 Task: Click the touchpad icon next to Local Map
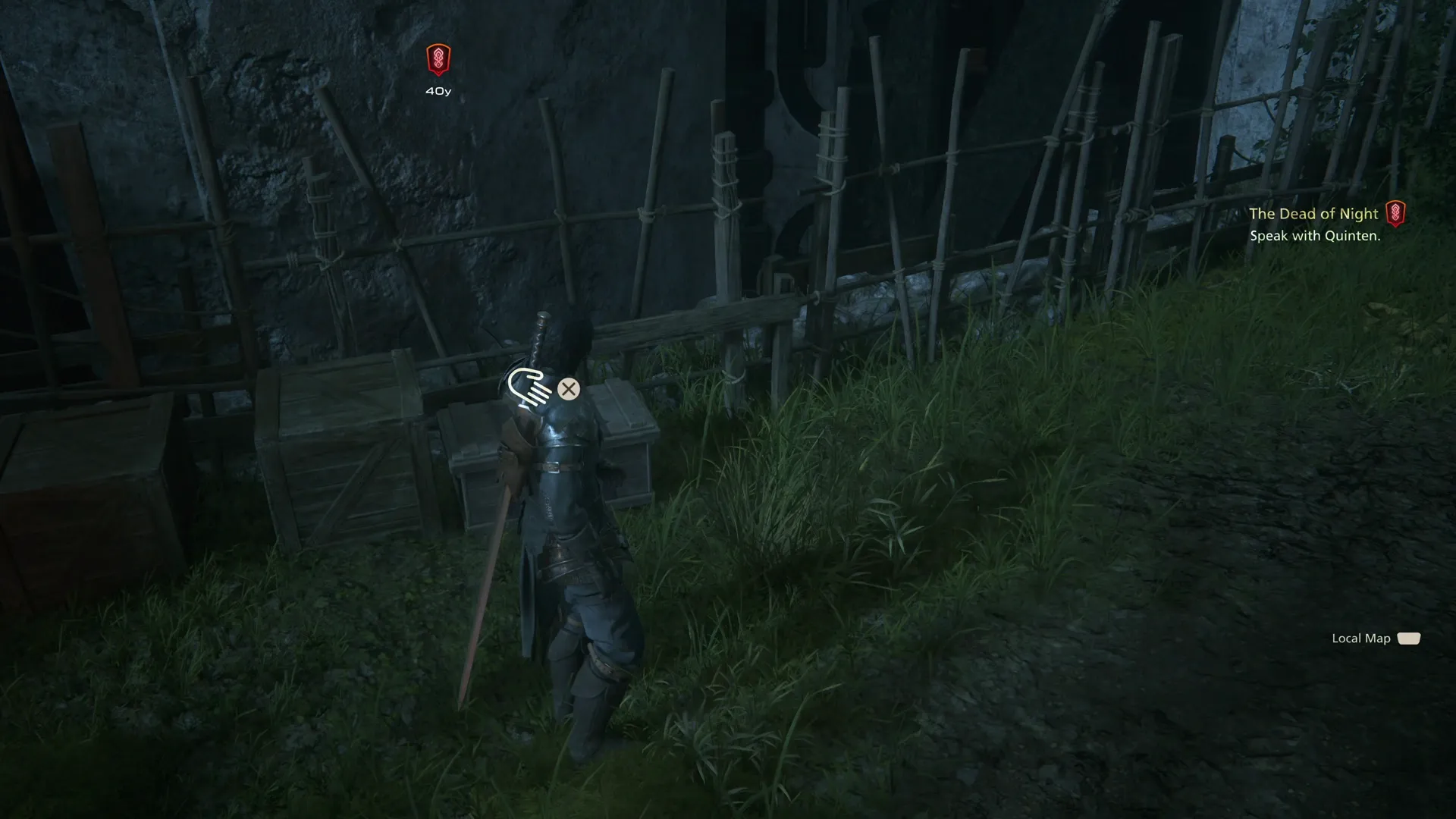[x=1408, y=639]
